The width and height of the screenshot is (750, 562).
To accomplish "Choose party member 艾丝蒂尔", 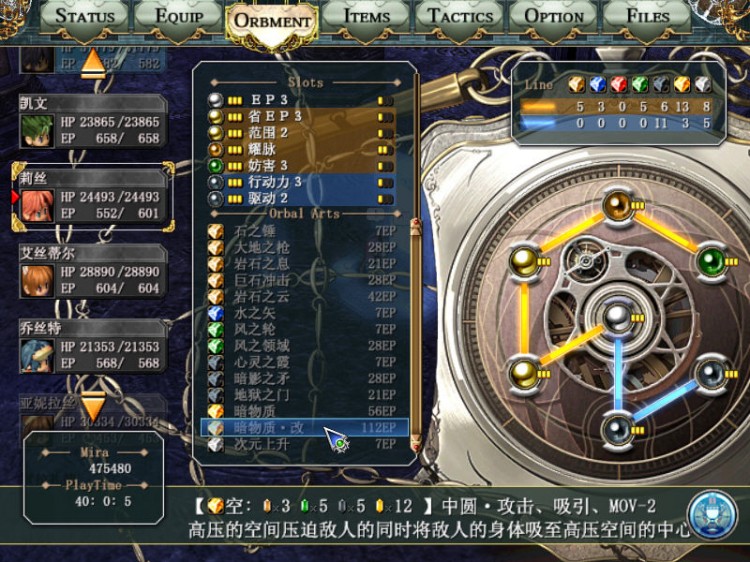I will click(92, 273).
